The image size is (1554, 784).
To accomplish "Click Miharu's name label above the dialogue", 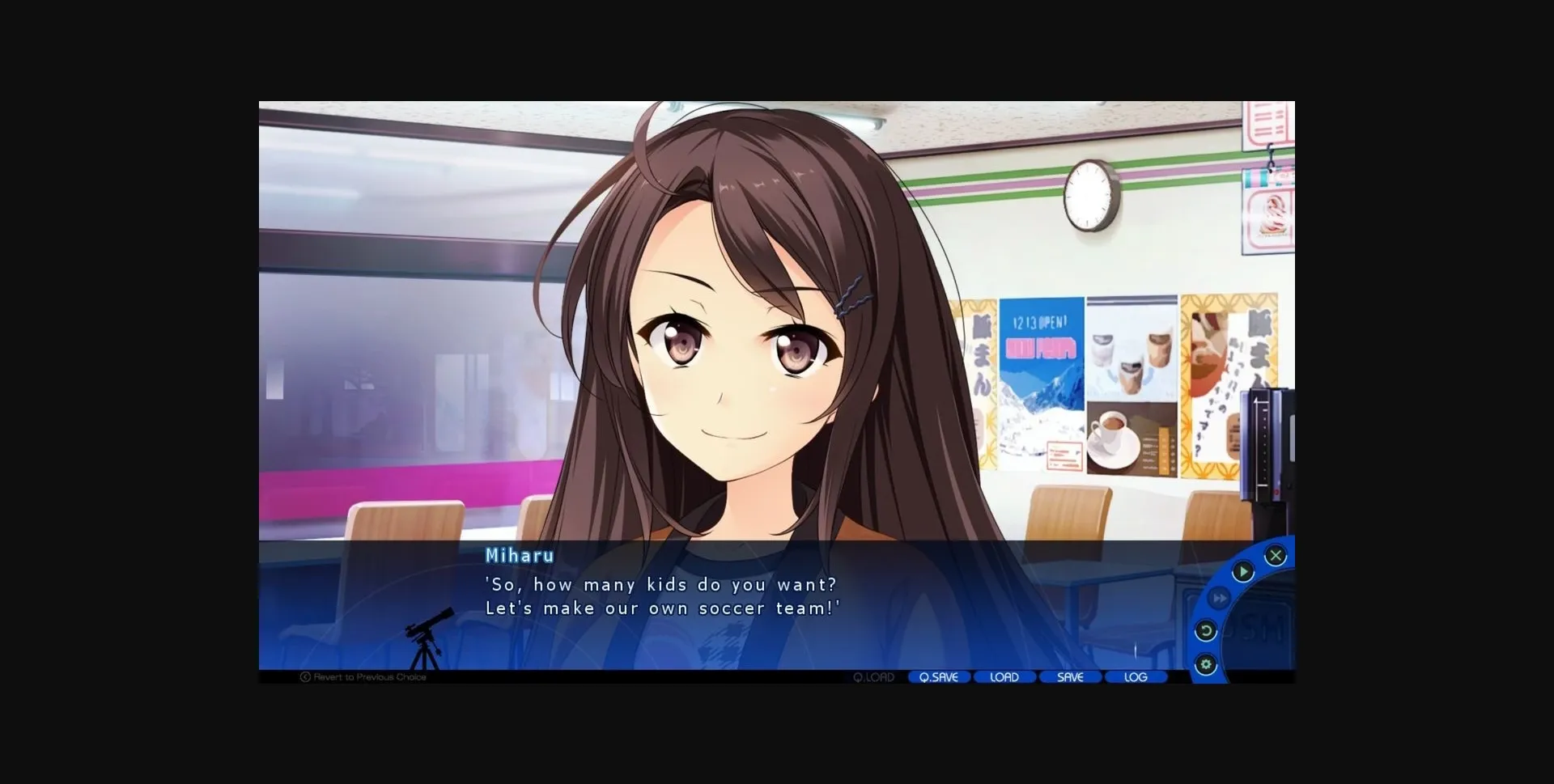I will point(519,556).
